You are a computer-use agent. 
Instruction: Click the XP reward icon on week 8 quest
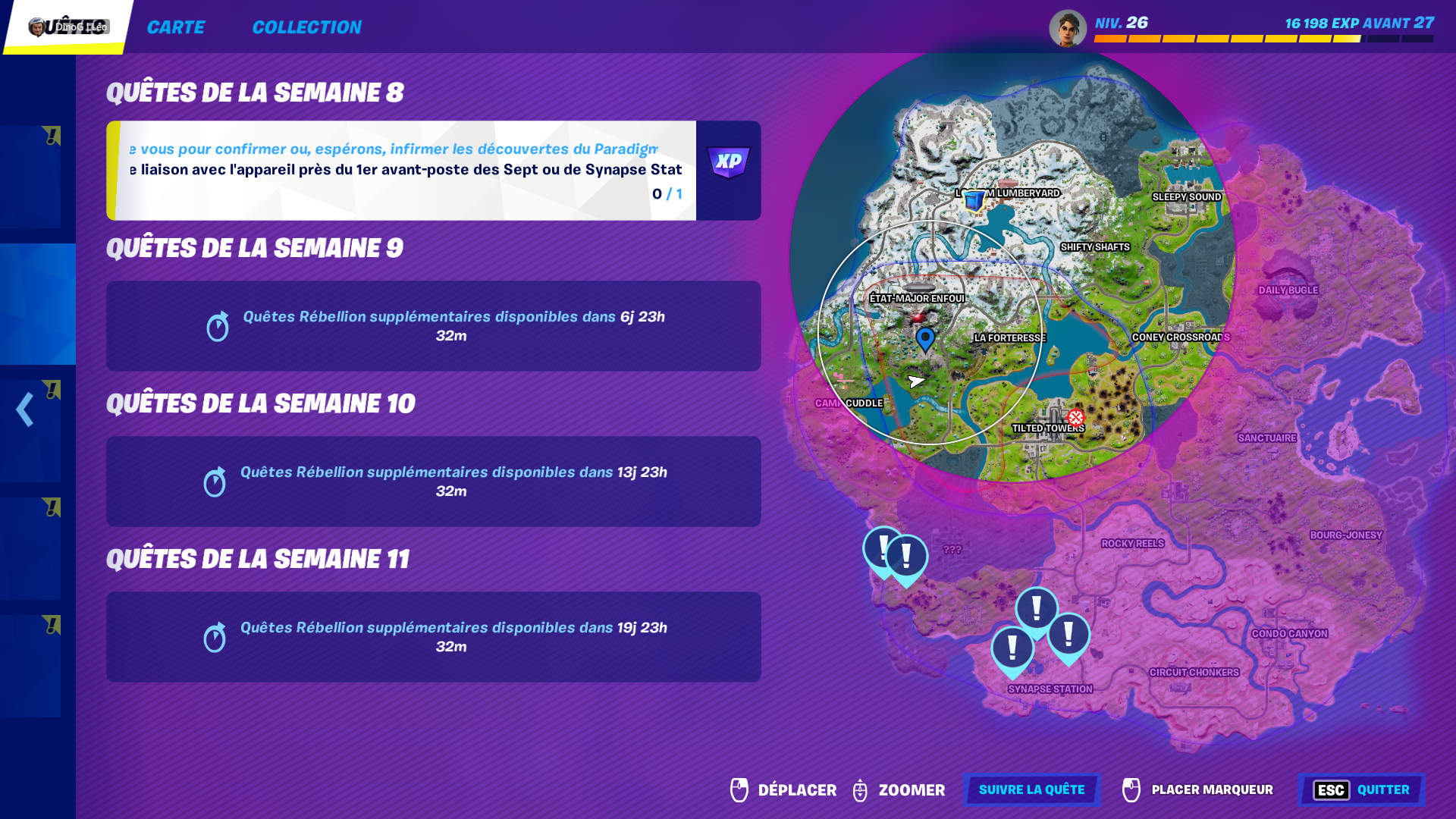coord(727,161)
